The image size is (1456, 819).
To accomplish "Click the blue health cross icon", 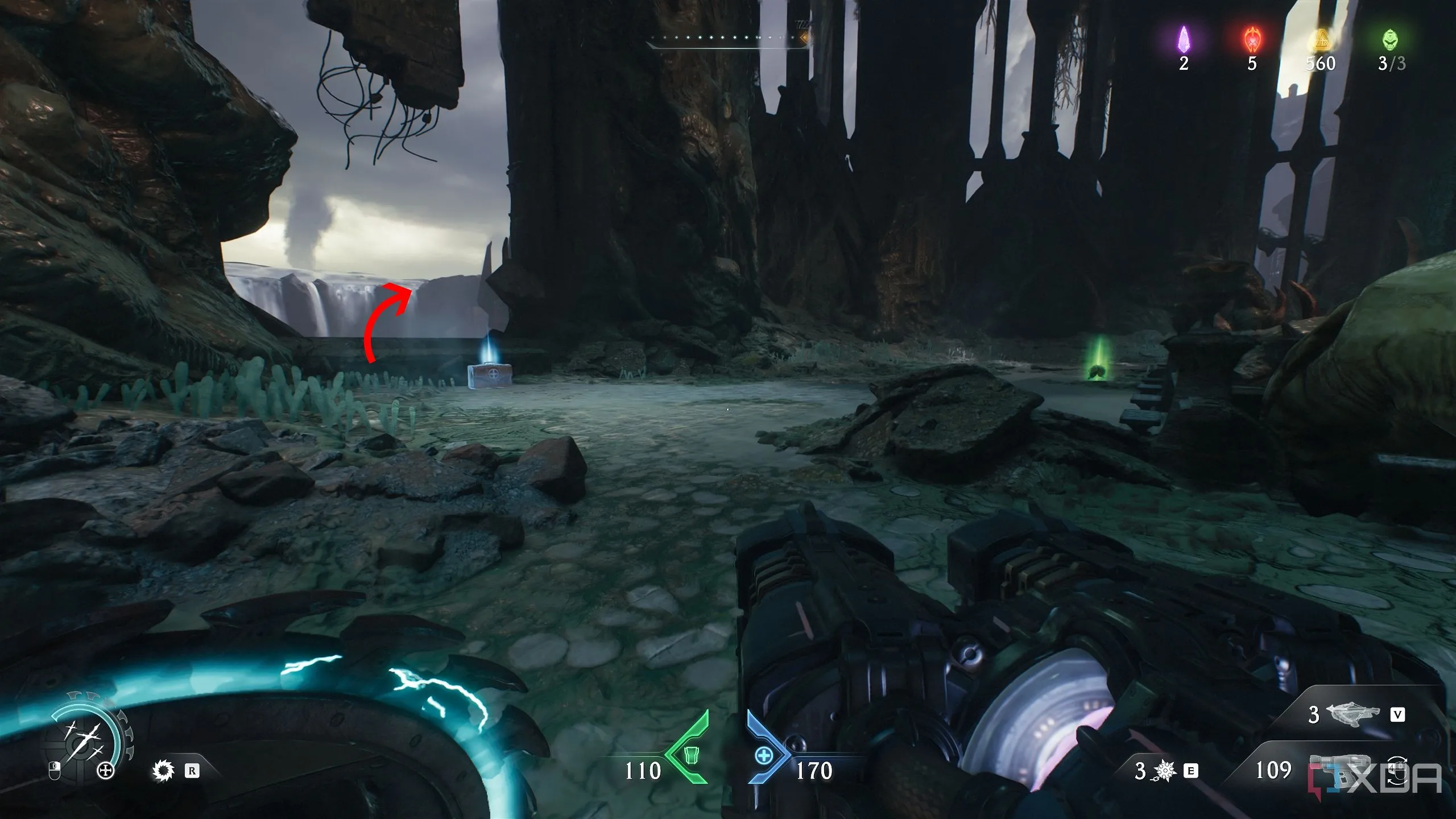I will click(764, 756).
